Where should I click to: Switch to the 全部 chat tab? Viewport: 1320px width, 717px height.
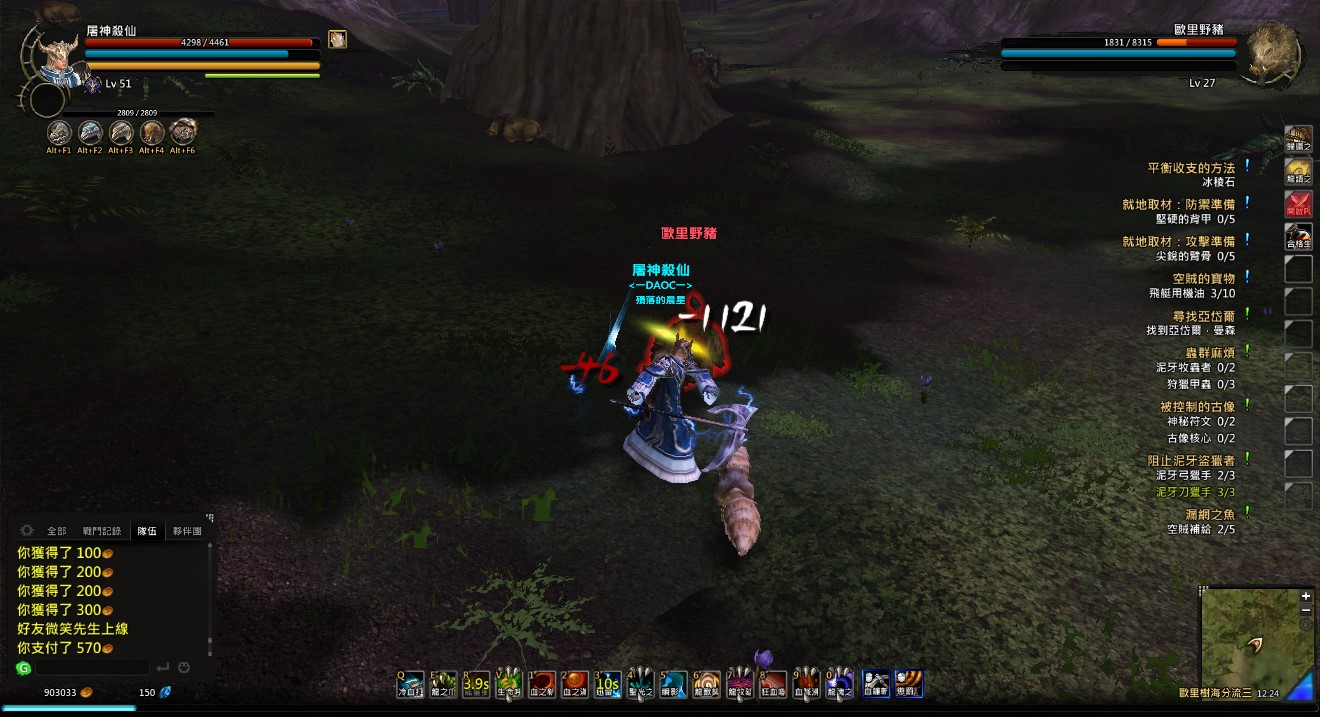(x=56, y=531)
